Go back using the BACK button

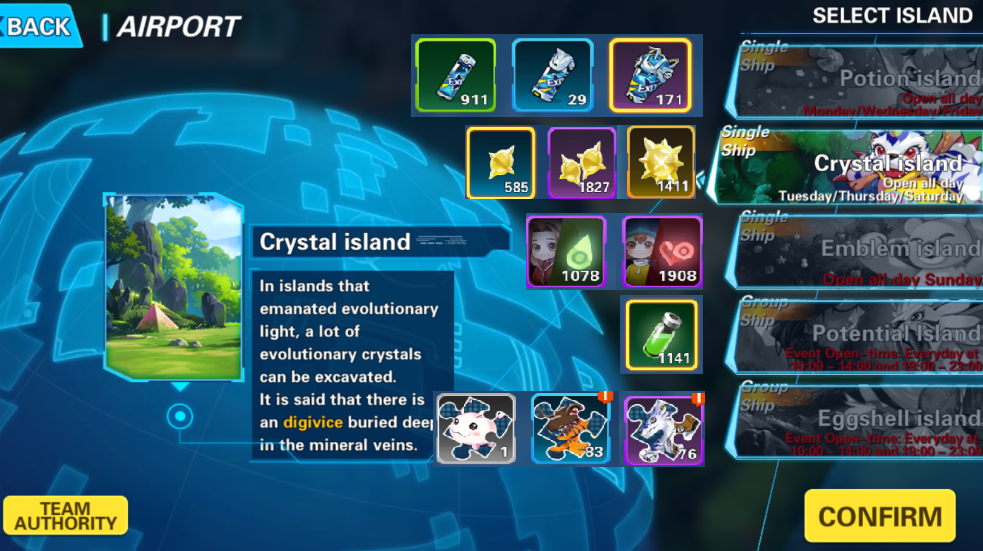38,26
